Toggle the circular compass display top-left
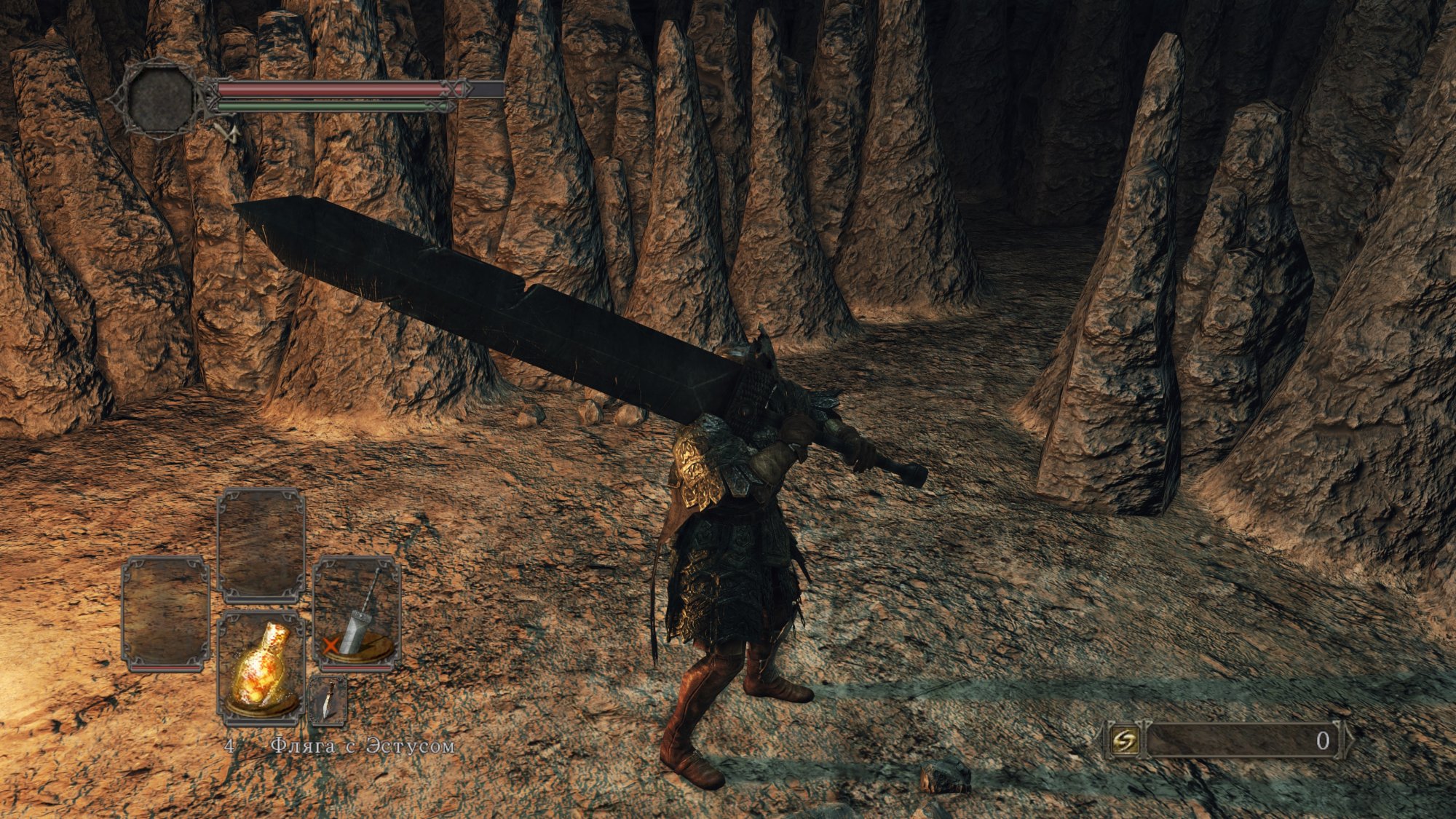Screen dimensions: 1456x819 pyautogui.click(x=160, y=98)
